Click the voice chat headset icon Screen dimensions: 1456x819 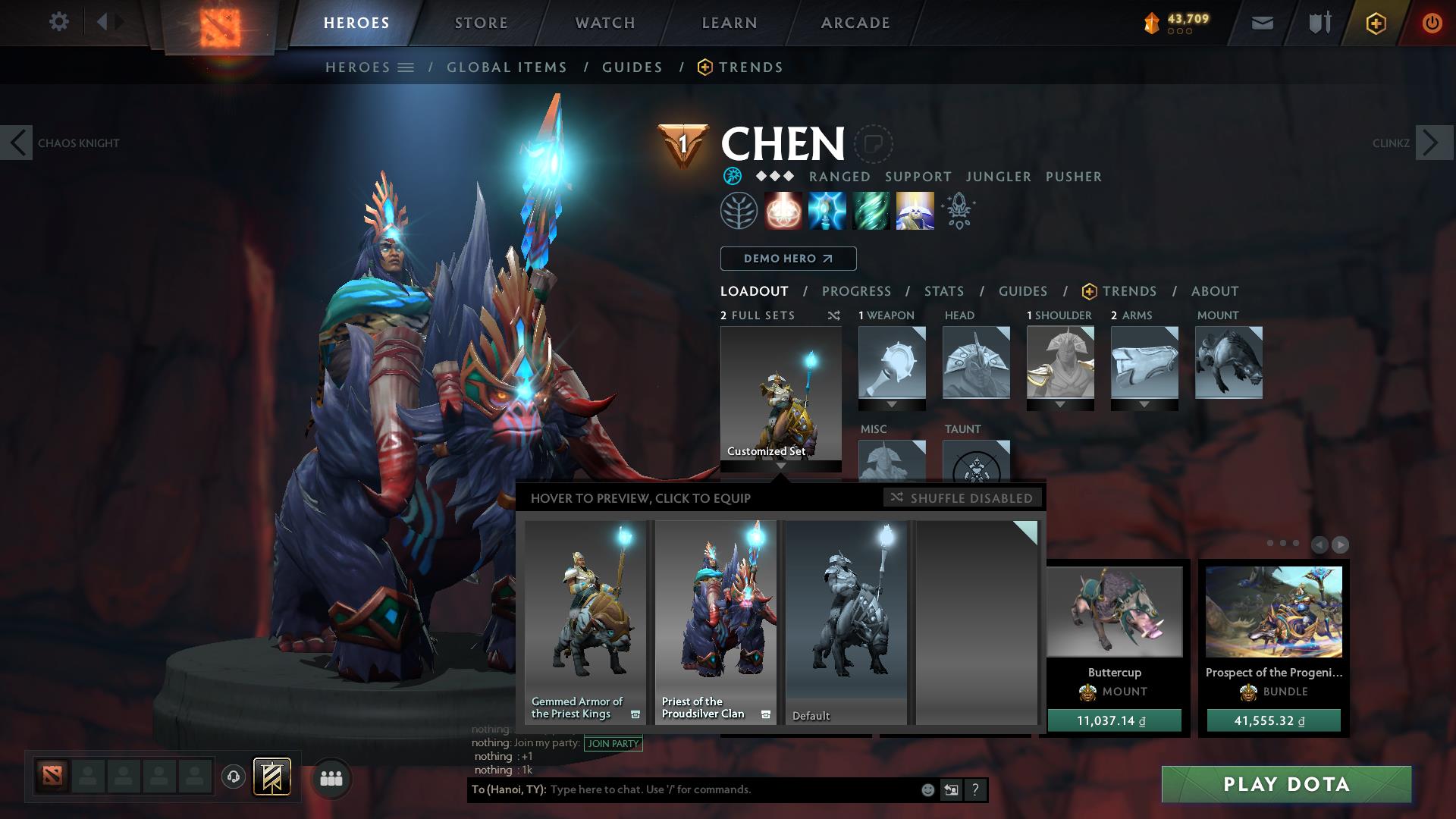234,777
